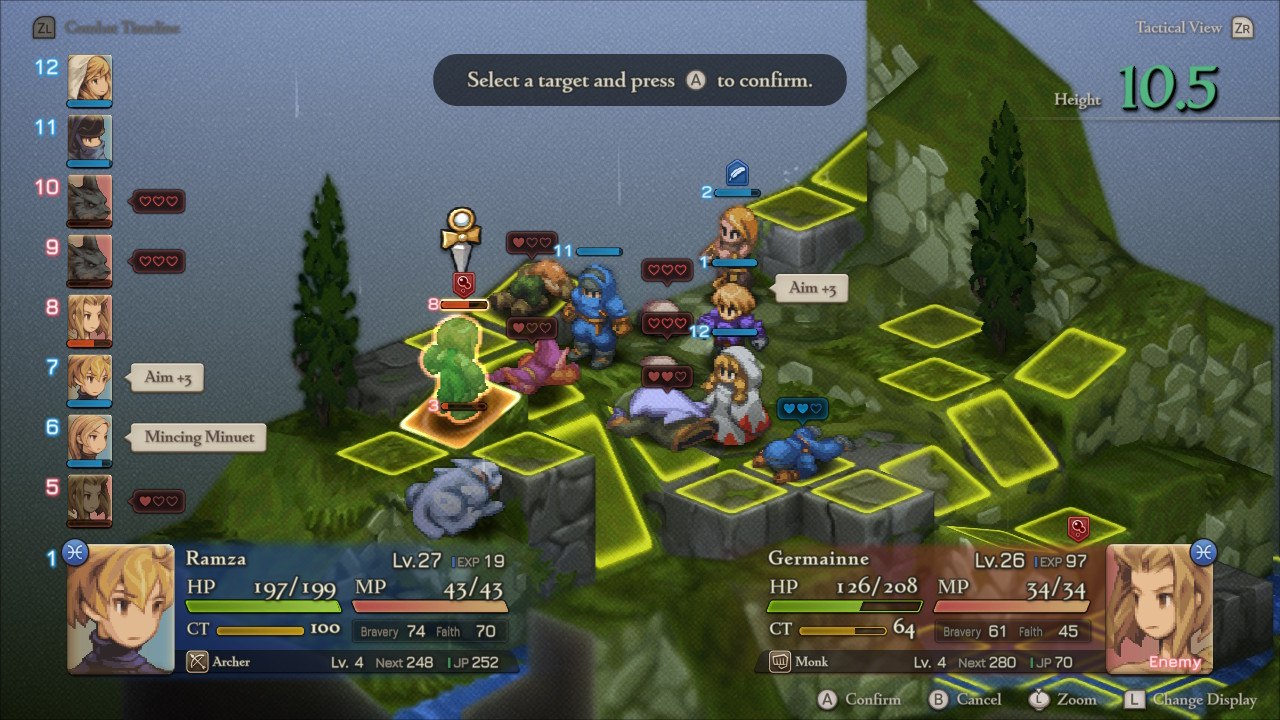Click Ramza's large portrait in status panel
1280x720 pixels.
click(x=120, y=608)
